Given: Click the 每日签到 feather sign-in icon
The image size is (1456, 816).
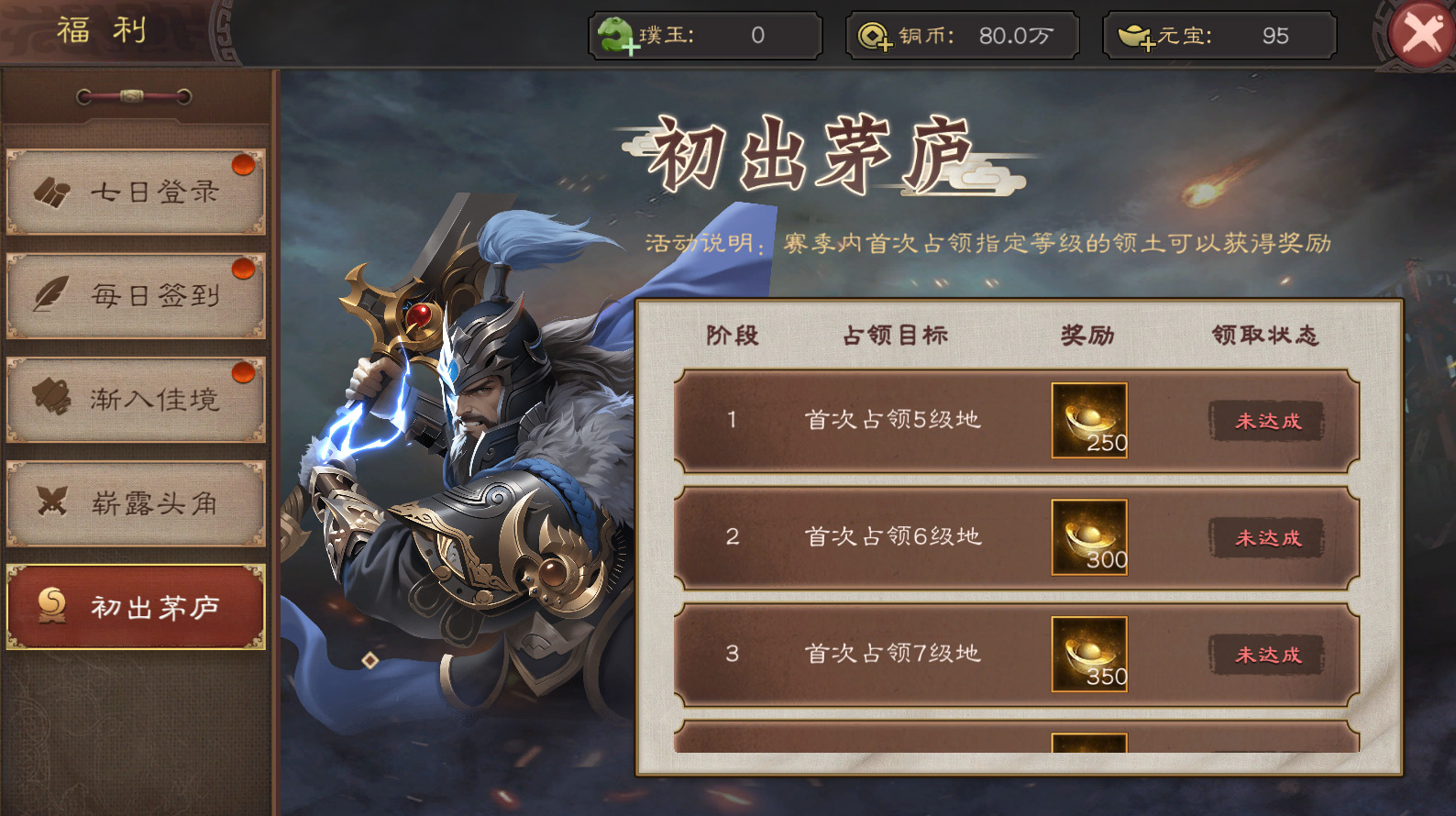Looking at the screenshot, I should click(52, 293).
